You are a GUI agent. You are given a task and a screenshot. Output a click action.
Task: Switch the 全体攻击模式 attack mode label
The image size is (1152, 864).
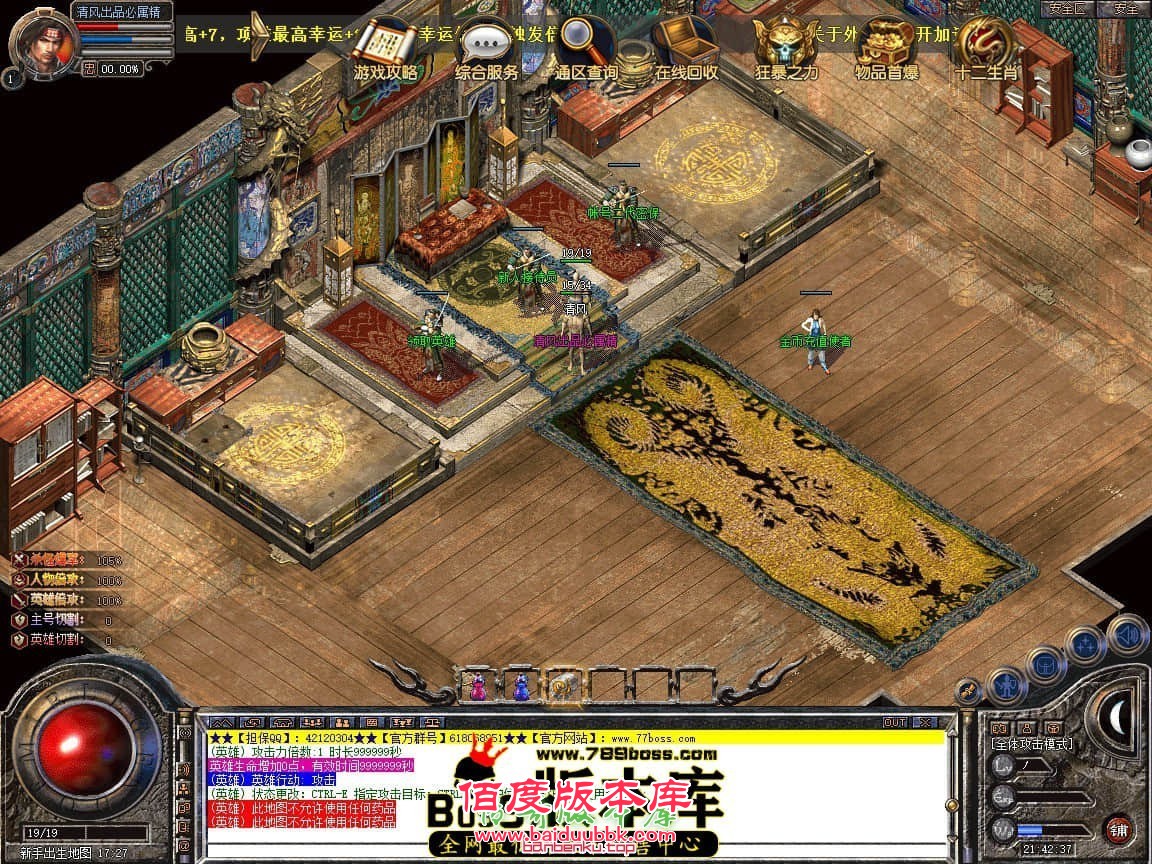(x=1032, y=743)
